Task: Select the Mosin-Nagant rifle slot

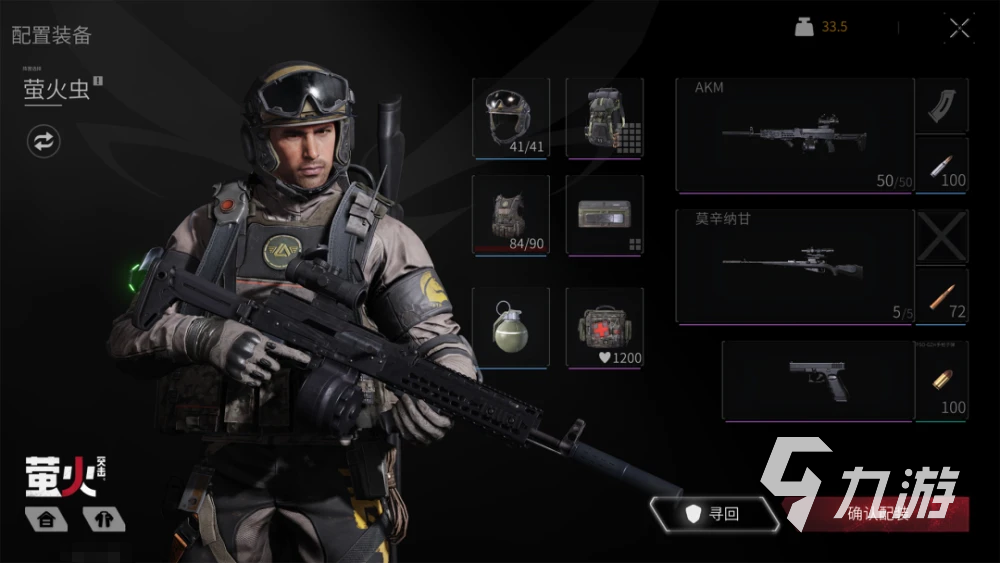Action: point(794,266)
